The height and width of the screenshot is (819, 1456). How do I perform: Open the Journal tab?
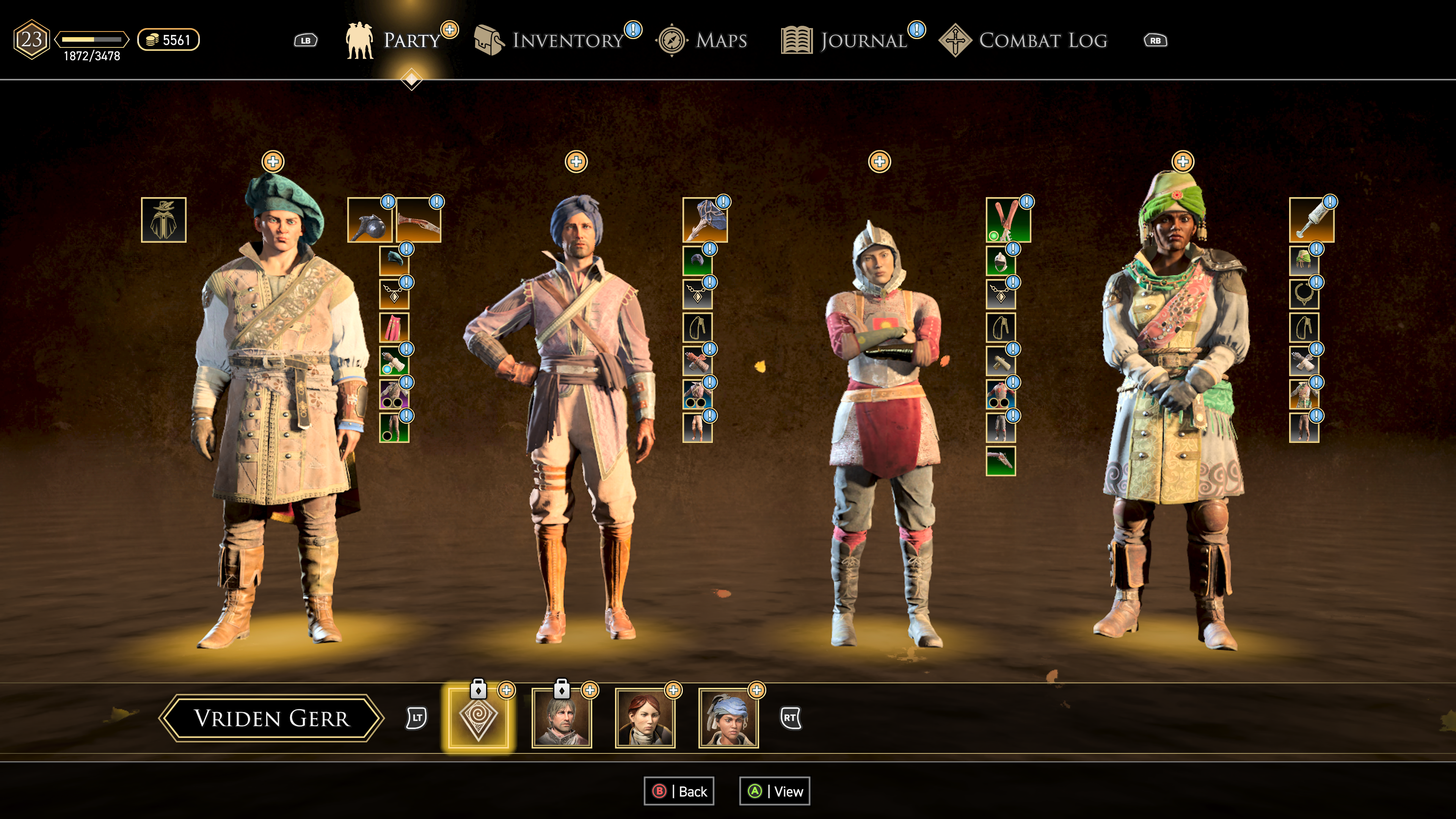(863, 40)
